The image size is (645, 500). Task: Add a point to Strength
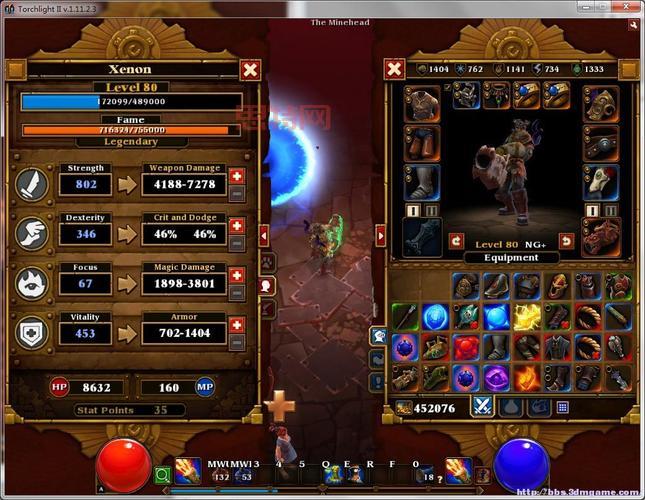coord(237,176)
